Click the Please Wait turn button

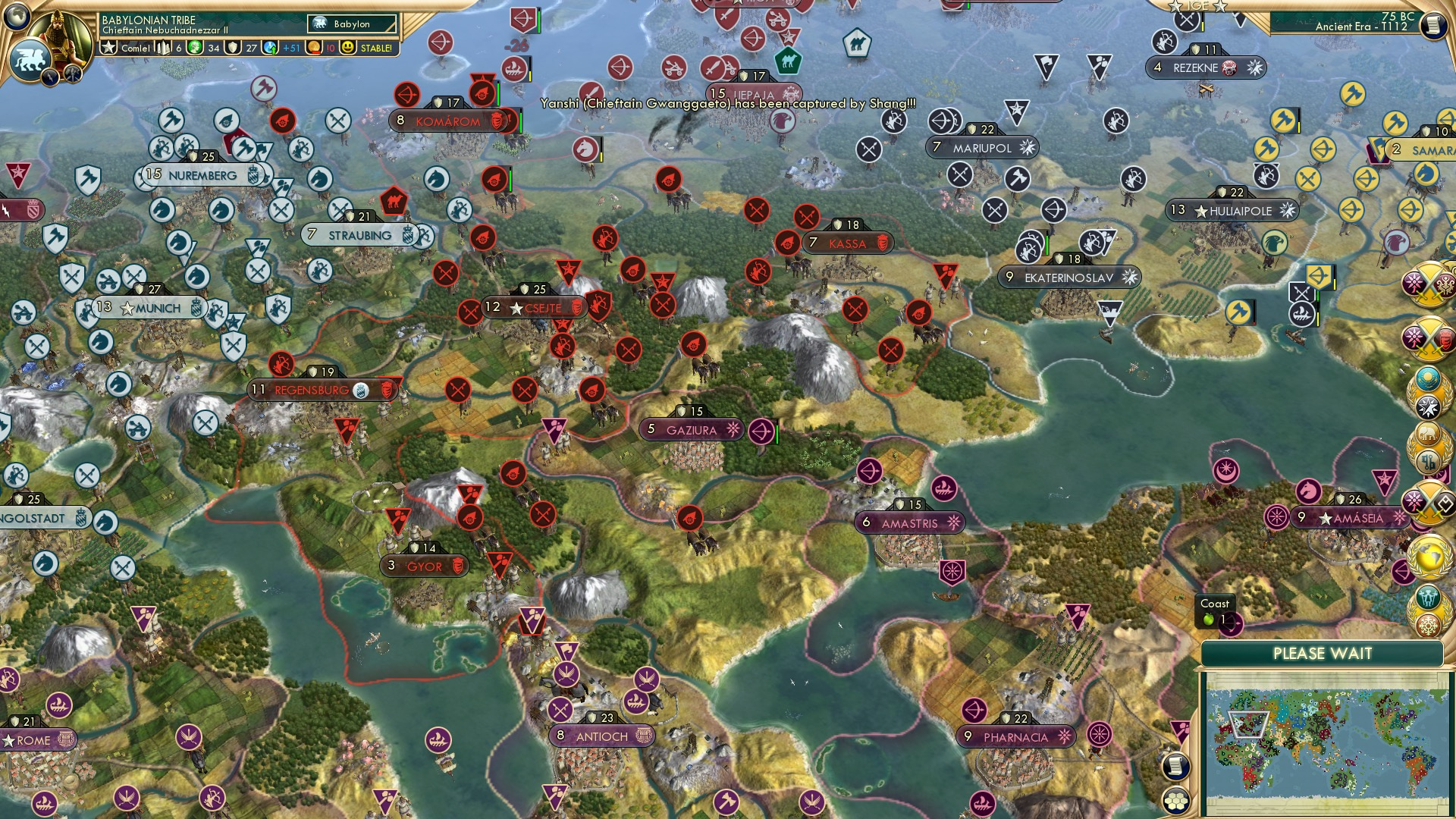pos(1322,654)
